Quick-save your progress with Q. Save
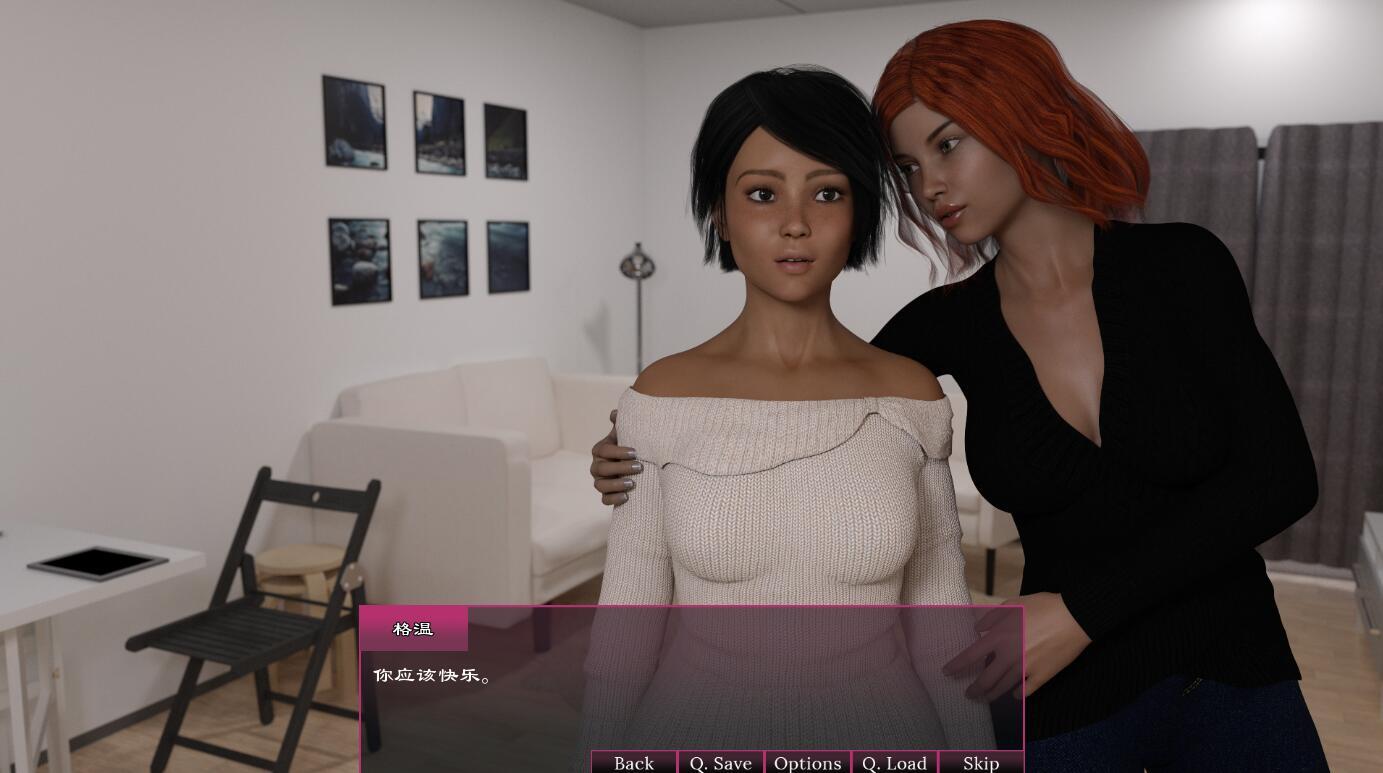 [x=719, y=762]
